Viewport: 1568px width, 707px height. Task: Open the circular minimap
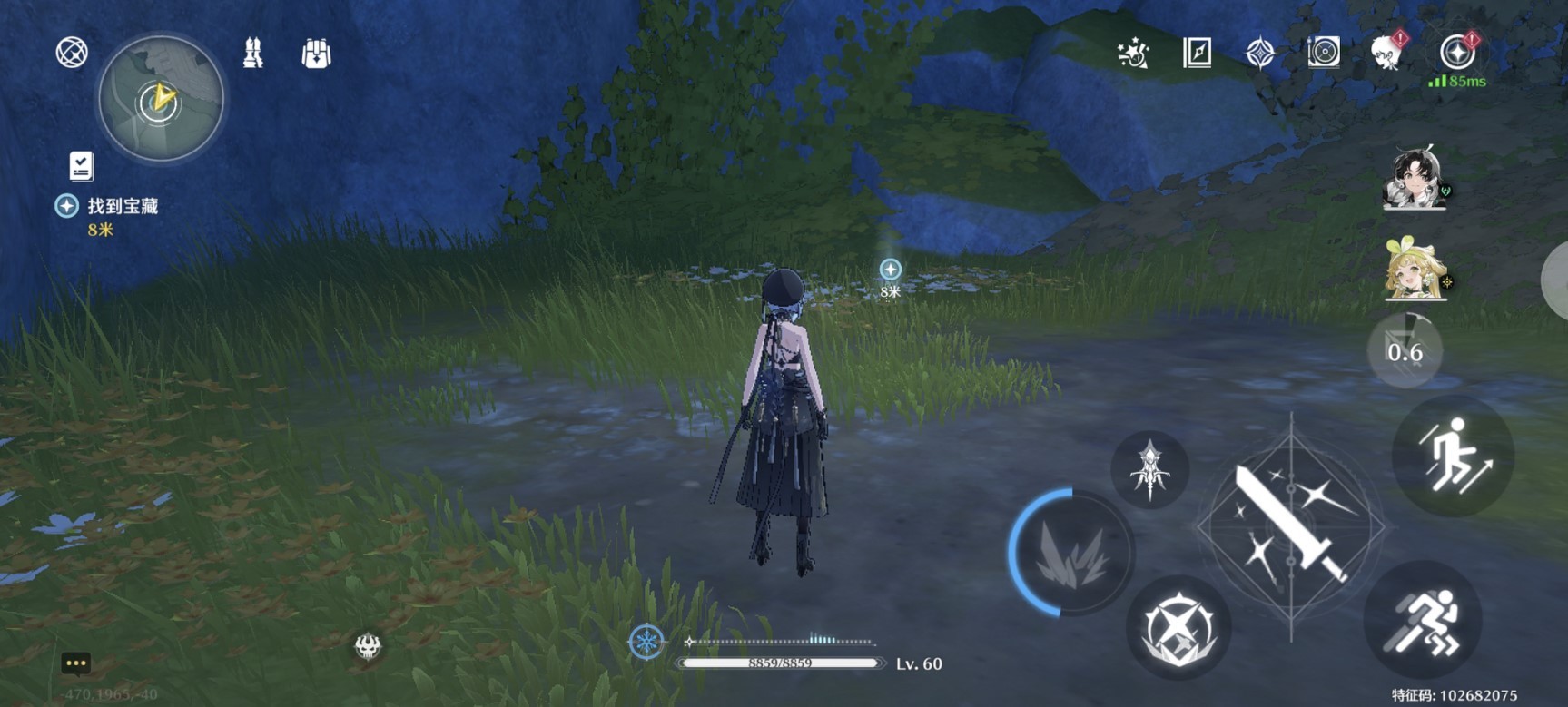[x=161, y=99]
